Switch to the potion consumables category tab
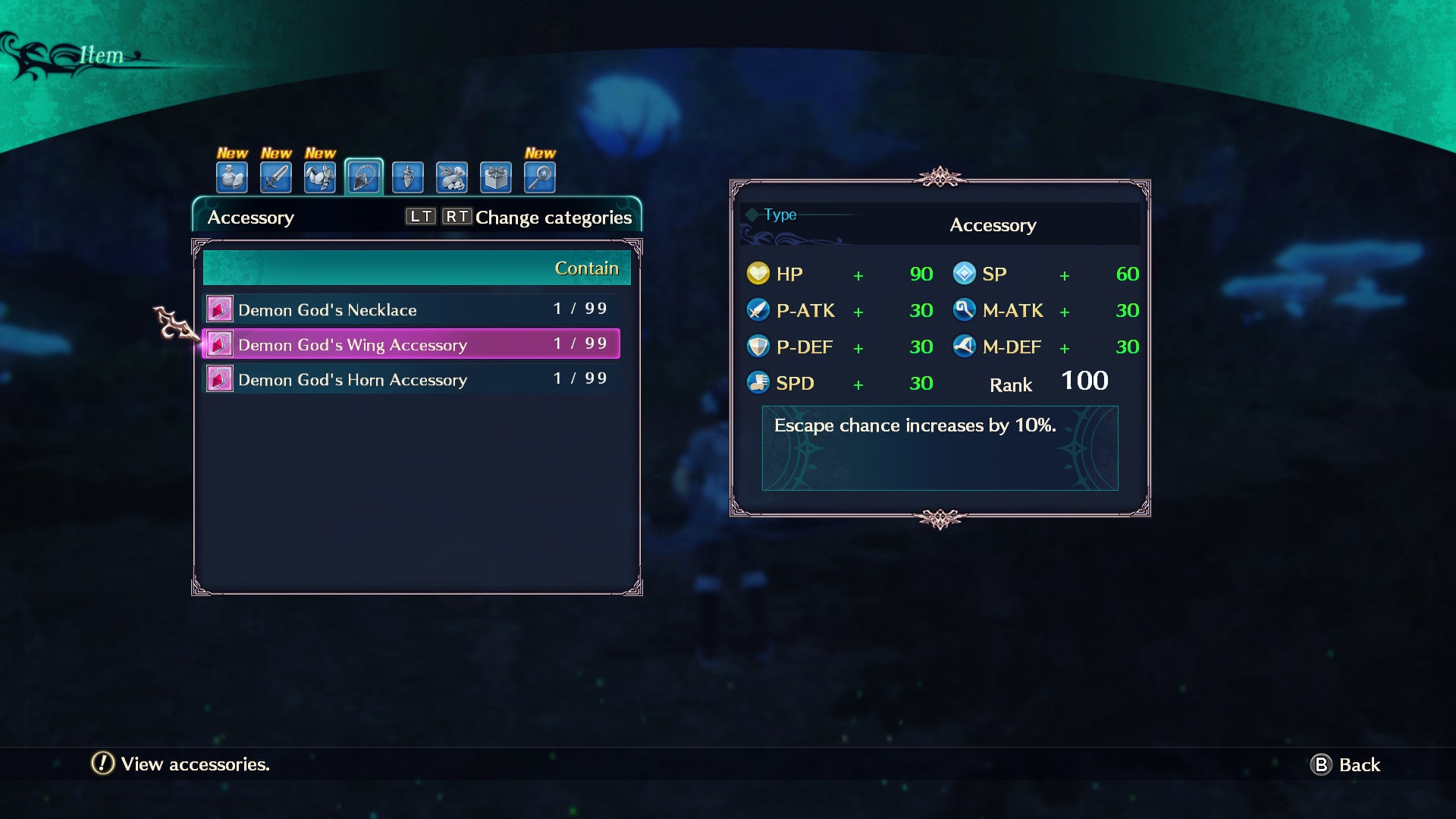Viewport: 1456px width, 819px height. click(x=232, y=177)
